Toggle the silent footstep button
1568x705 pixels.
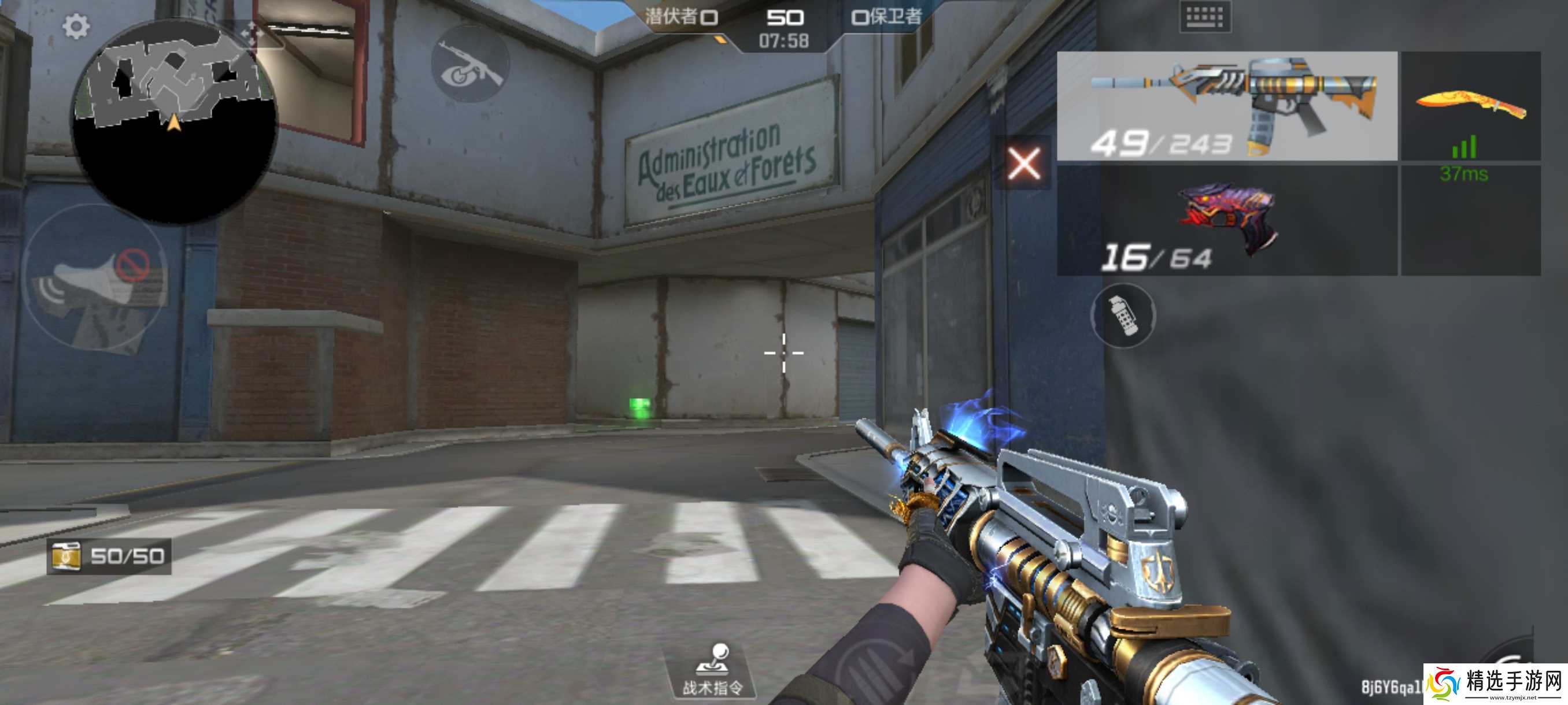[94, 279]
